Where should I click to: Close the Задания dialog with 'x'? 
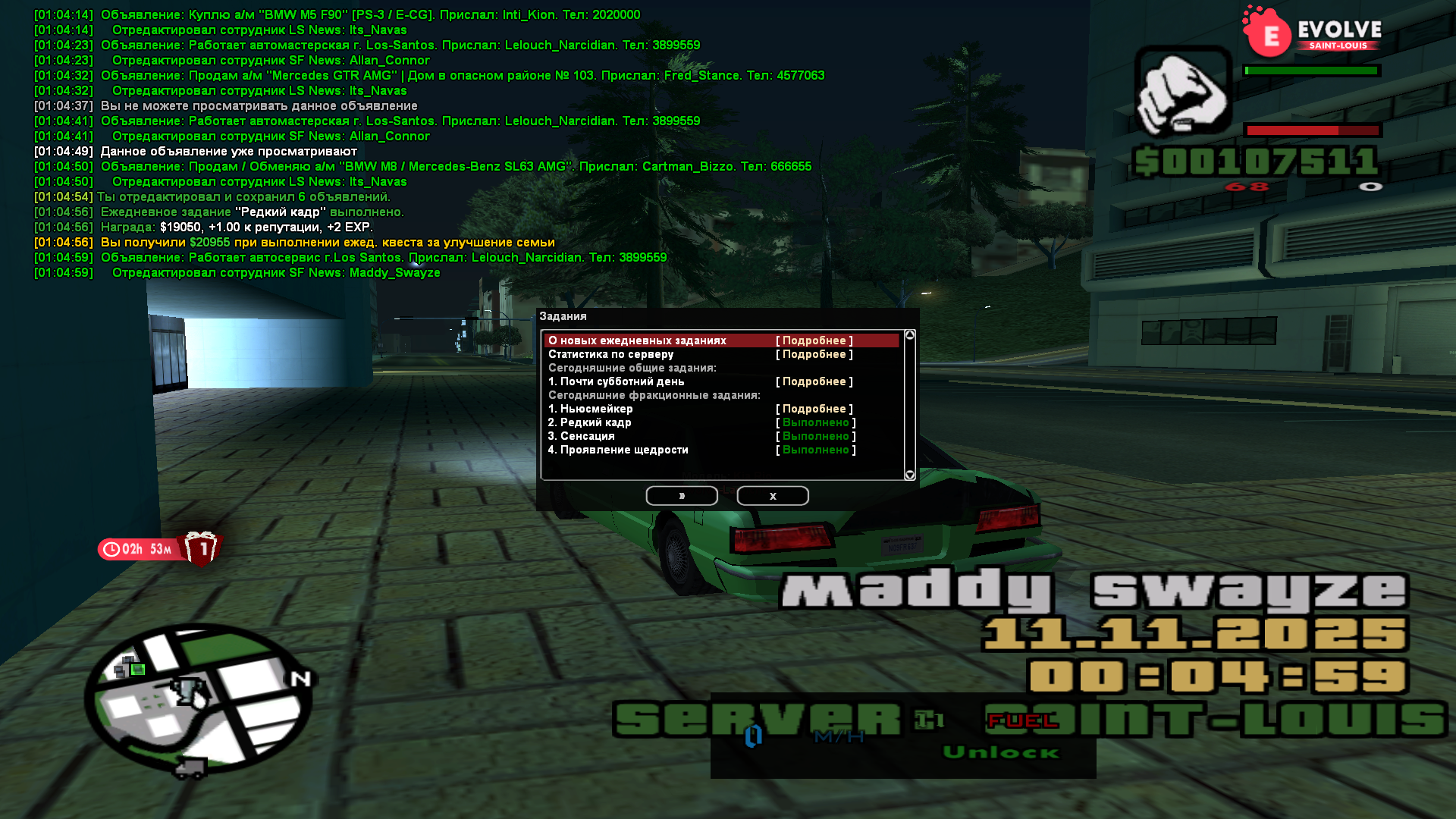(x=772, y=496)
